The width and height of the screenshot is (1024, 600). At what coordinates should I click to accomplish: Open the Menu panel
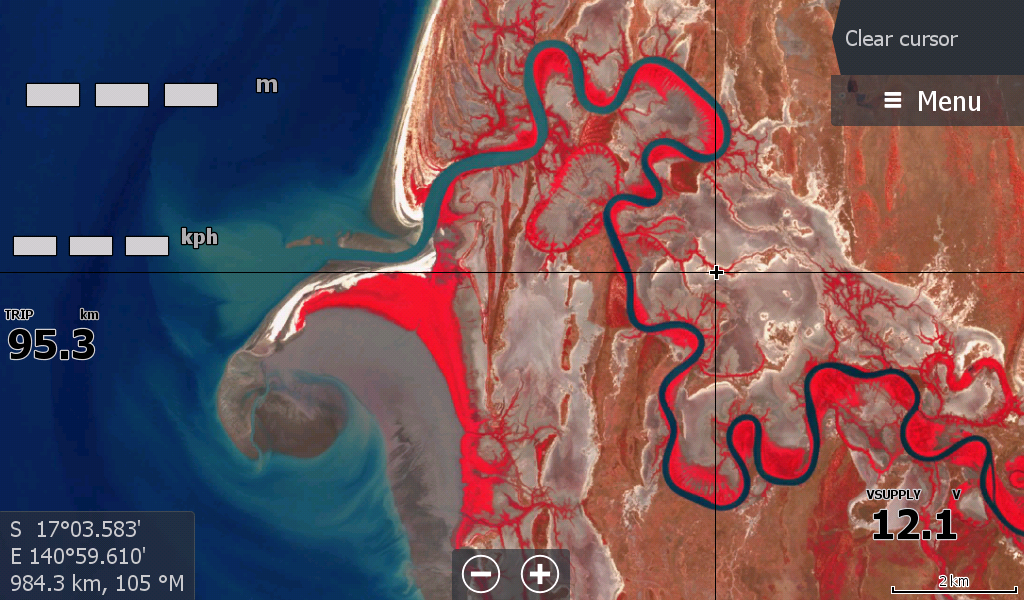point(931,101)
